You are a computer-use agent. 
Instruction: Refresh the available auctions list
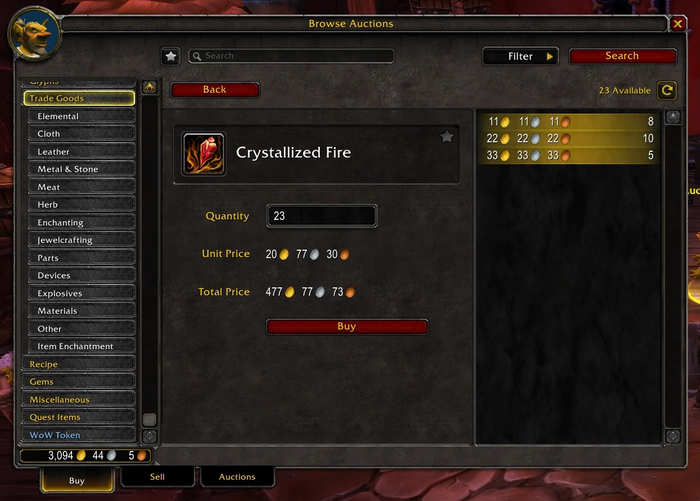coord(667,90)
